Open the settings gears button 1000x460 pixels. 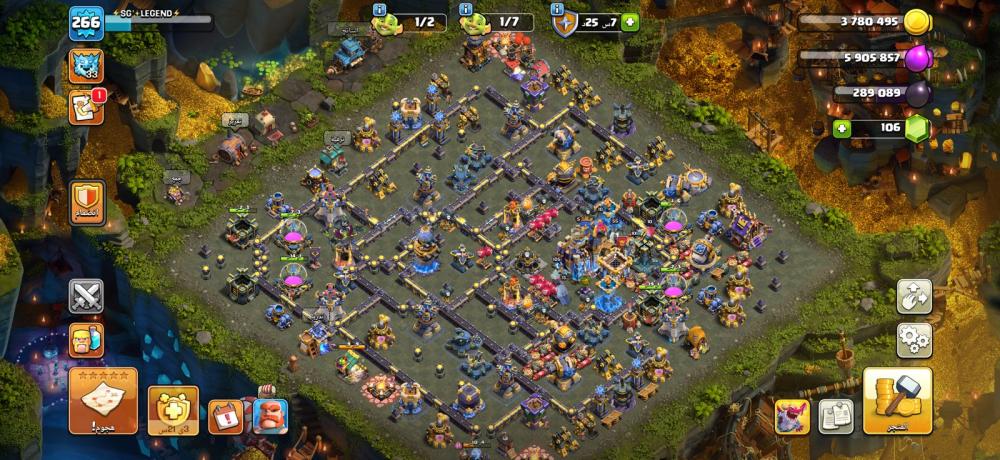(914, 340)
